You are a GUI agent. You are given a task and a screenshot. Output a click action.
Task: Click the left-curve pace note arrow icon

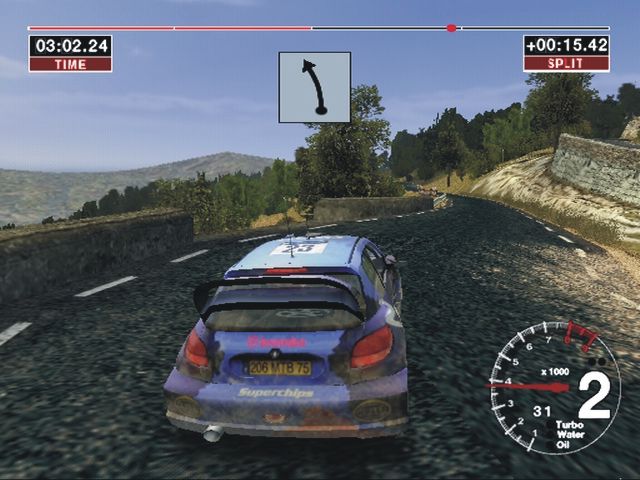pos(315,87)
